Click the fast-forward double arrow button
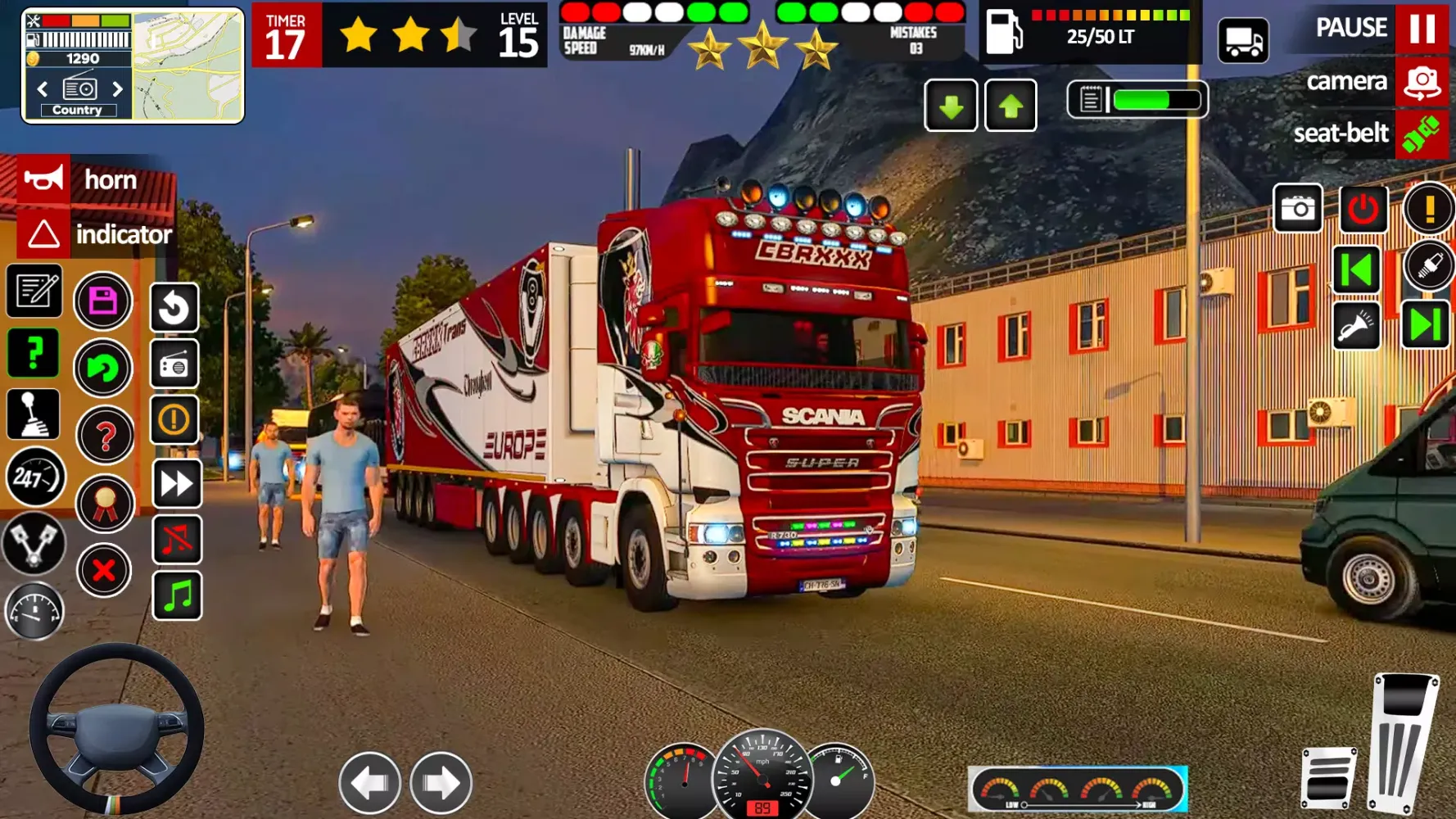Screen dimensions: 1456x819 [x=177, y=483]
